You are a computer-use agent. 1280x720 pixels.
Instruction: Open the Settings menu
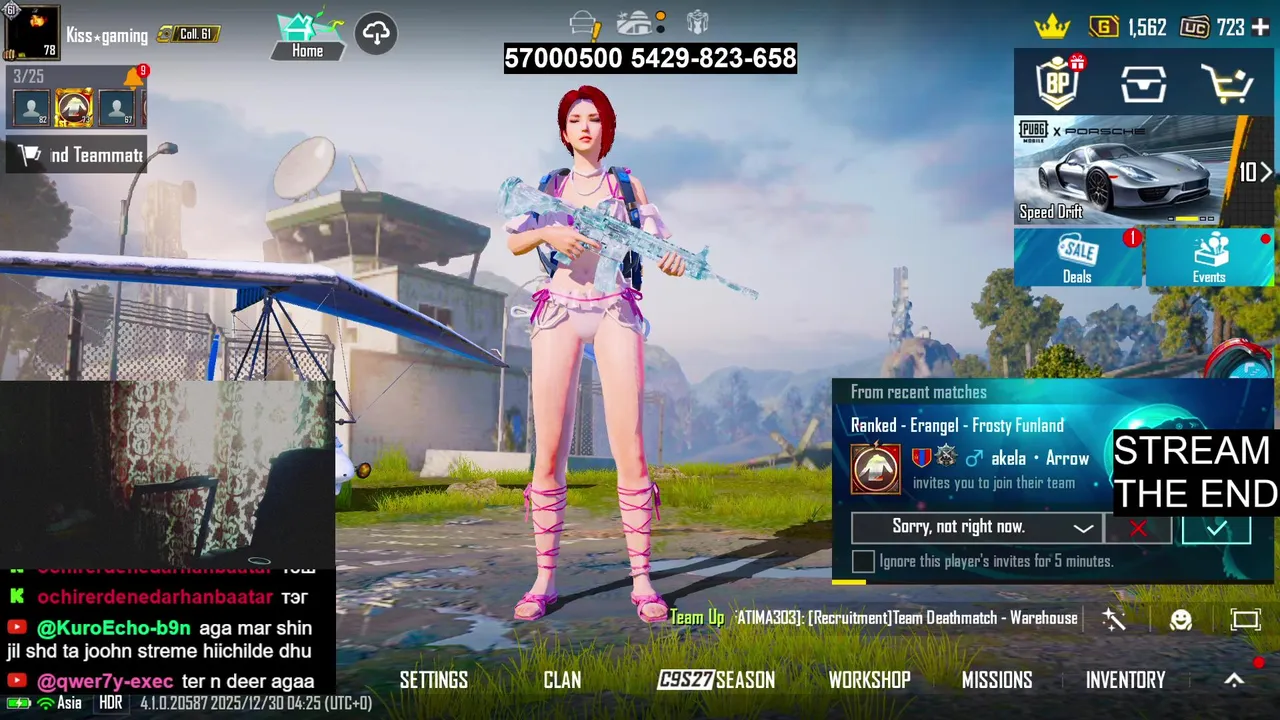click(x=434, y=680)
